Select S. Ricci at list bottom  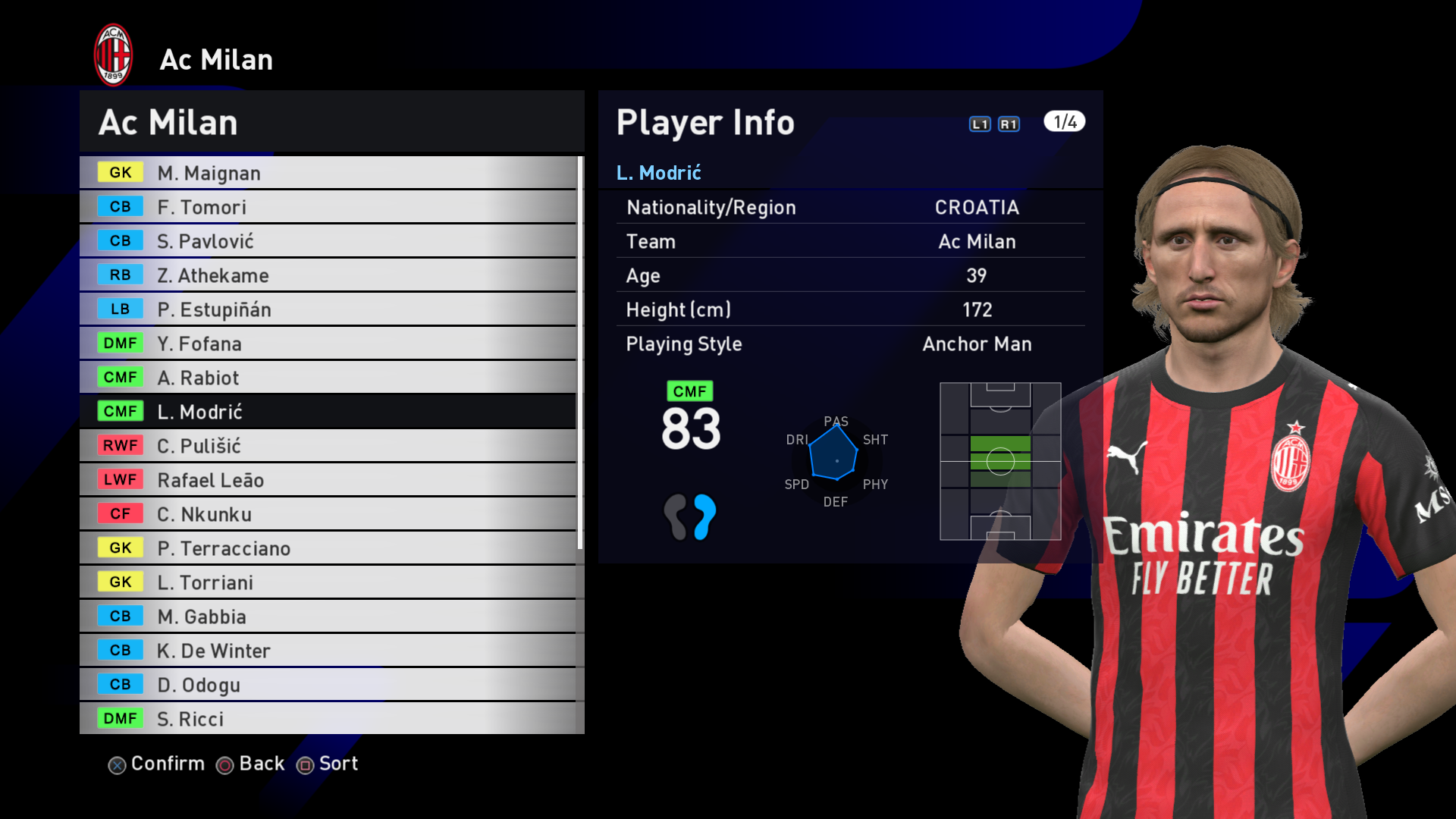click(328, 719)
